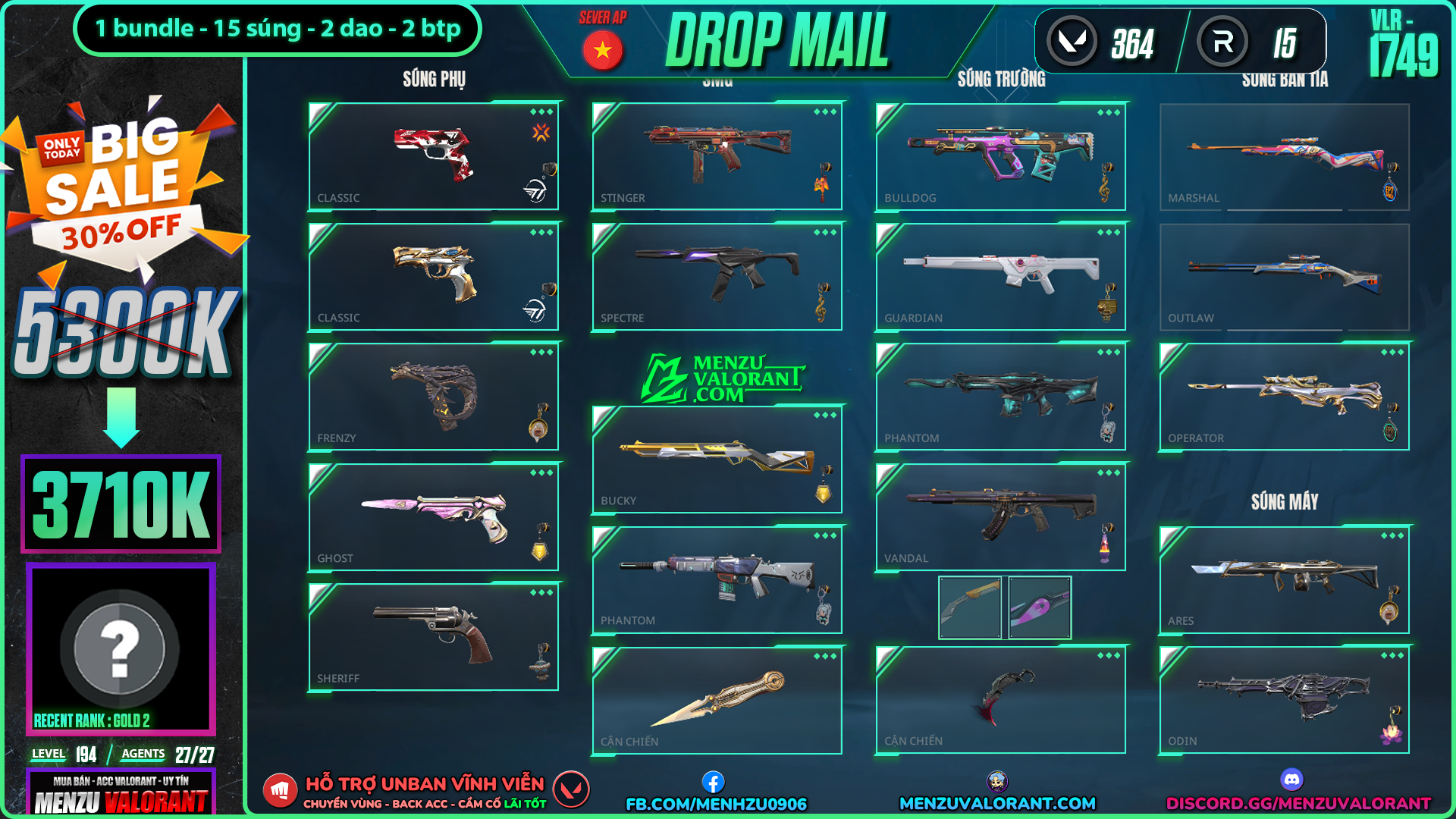This screenshot has width=1456, height=819.
Task: Select the Odin machine gun tile
Action: (x=1284, y=700)
